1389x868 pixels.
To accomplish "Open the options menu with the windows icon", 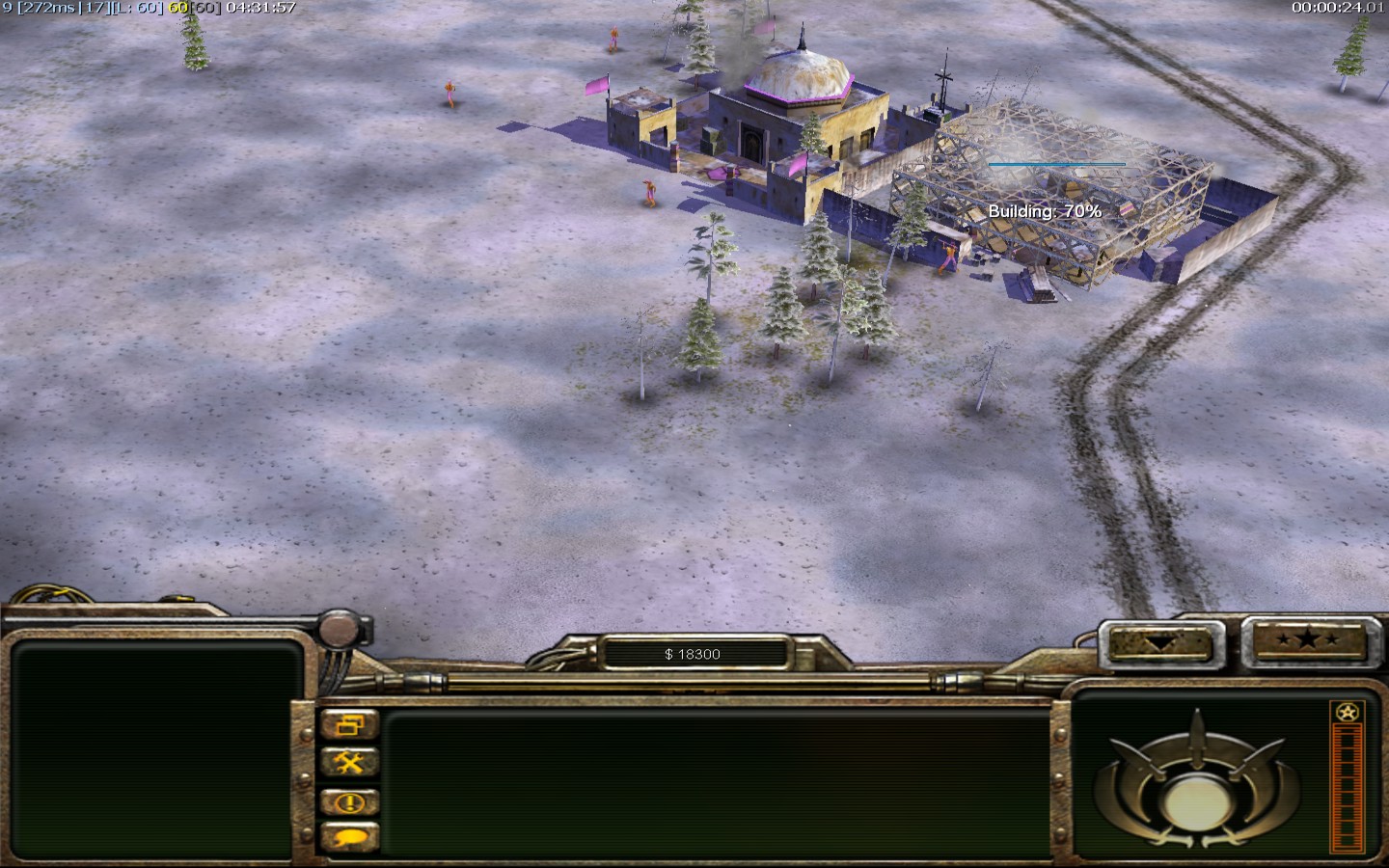I will pyautogui.click(x=349, y=724).
